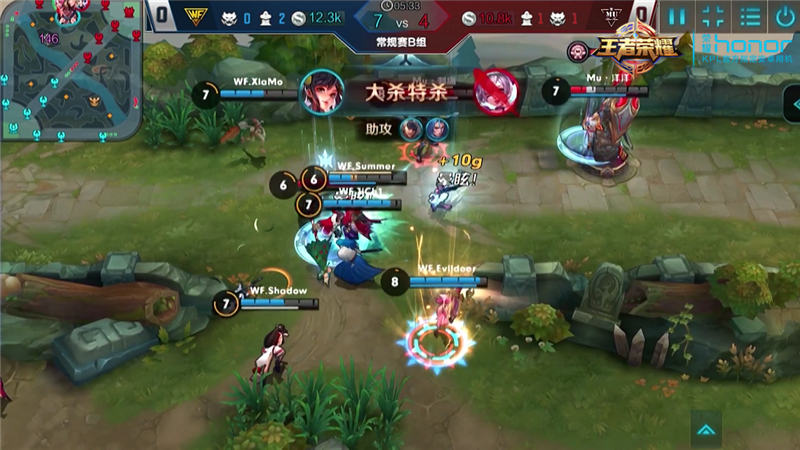Open the list menu button
Image resolution: width=800 pixels, height=450 pixels.
click(749, 16)
